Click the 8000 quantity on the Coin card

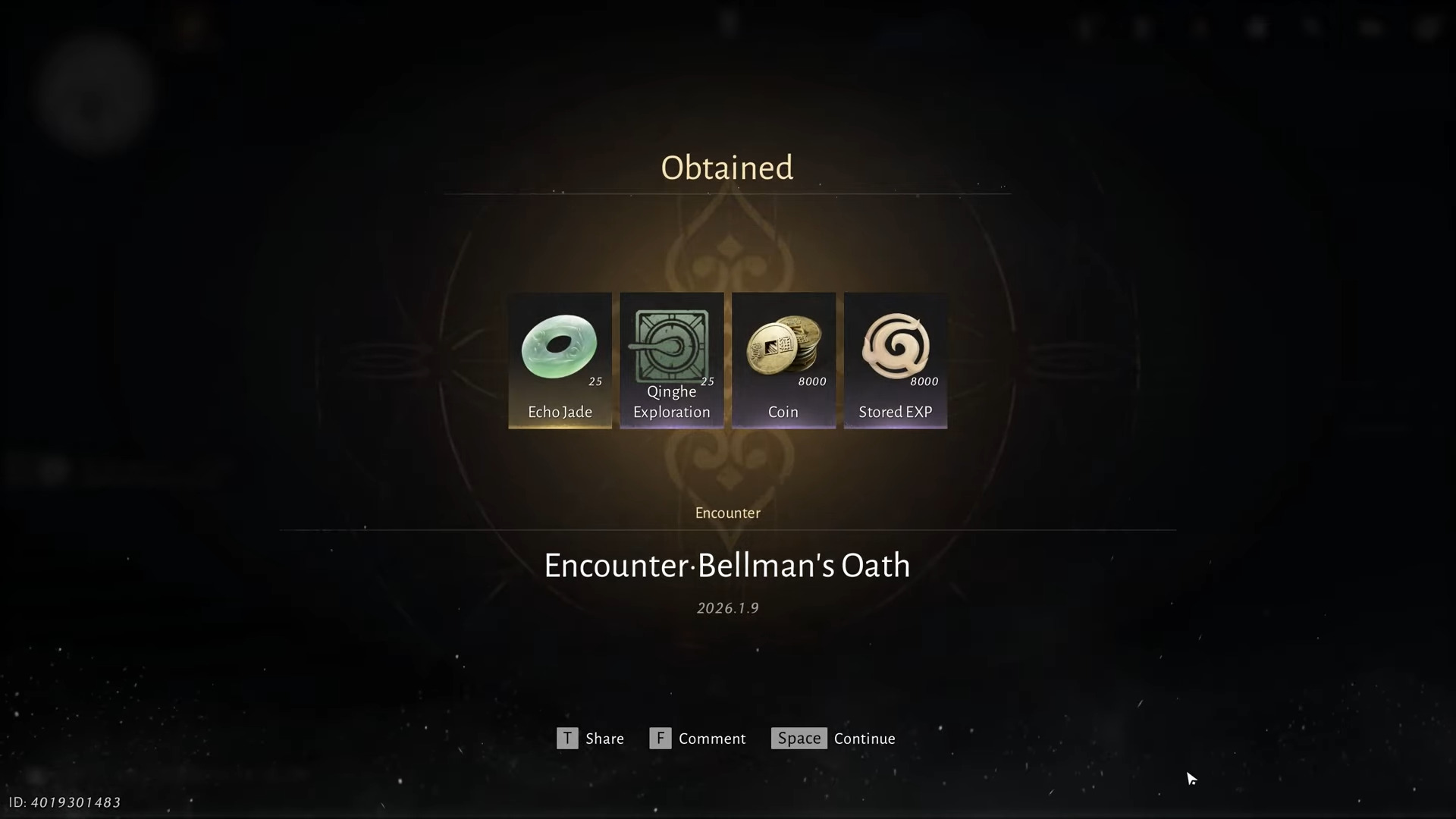click(x=811, y=381)
